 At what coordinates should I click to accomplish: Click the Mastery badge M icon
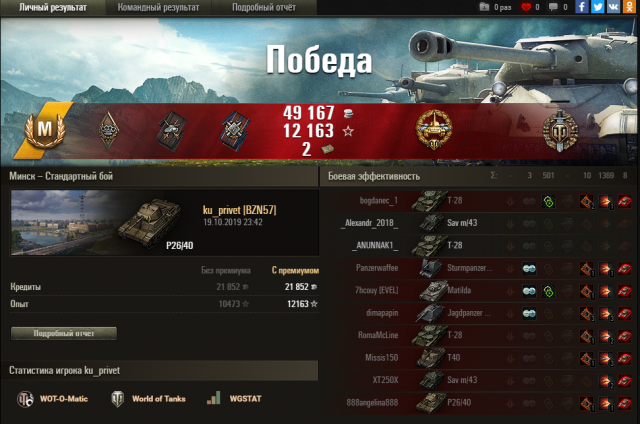[x=44, y=129]
